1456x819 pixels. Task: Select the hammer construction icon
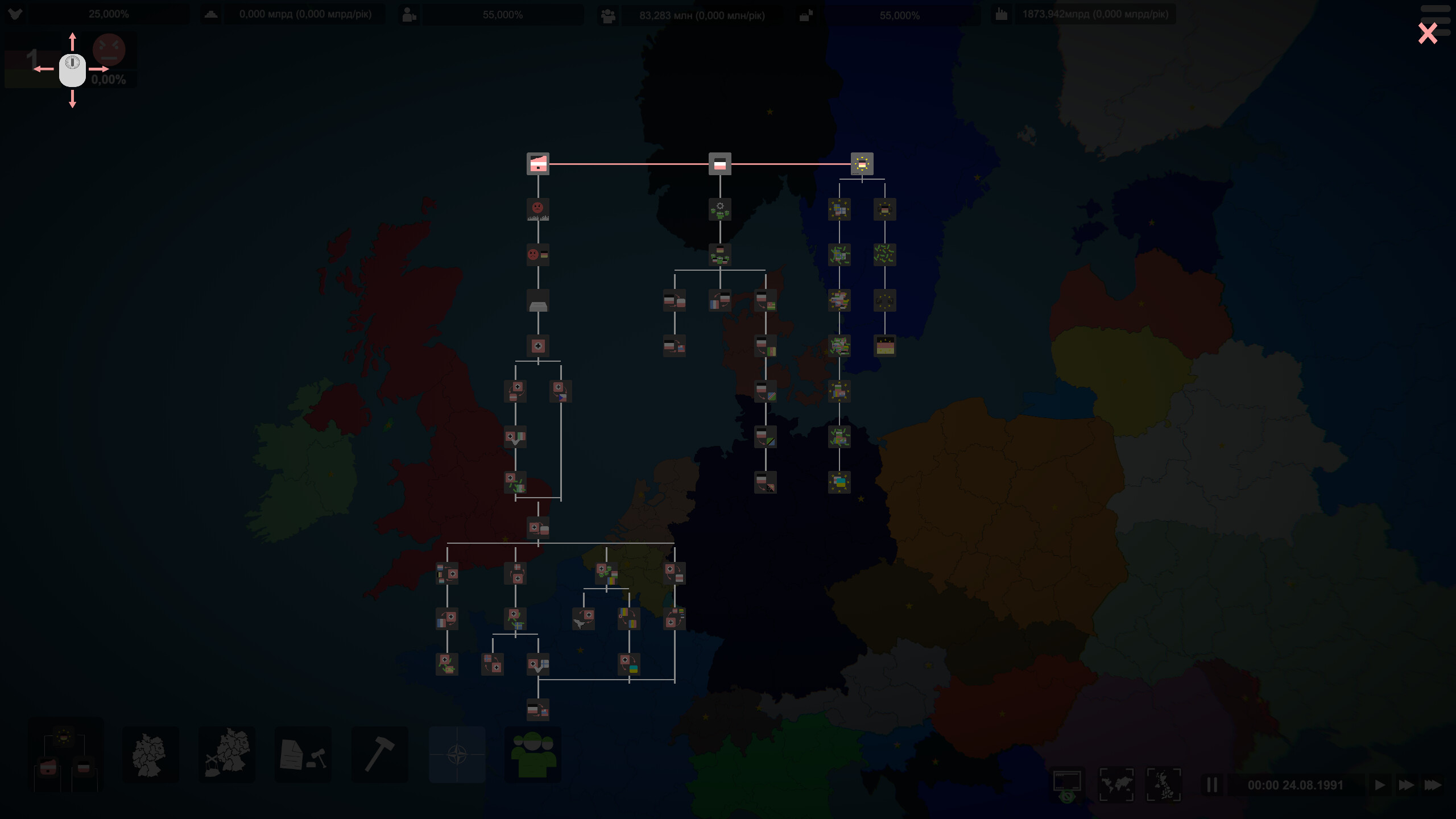pos(380,755)
